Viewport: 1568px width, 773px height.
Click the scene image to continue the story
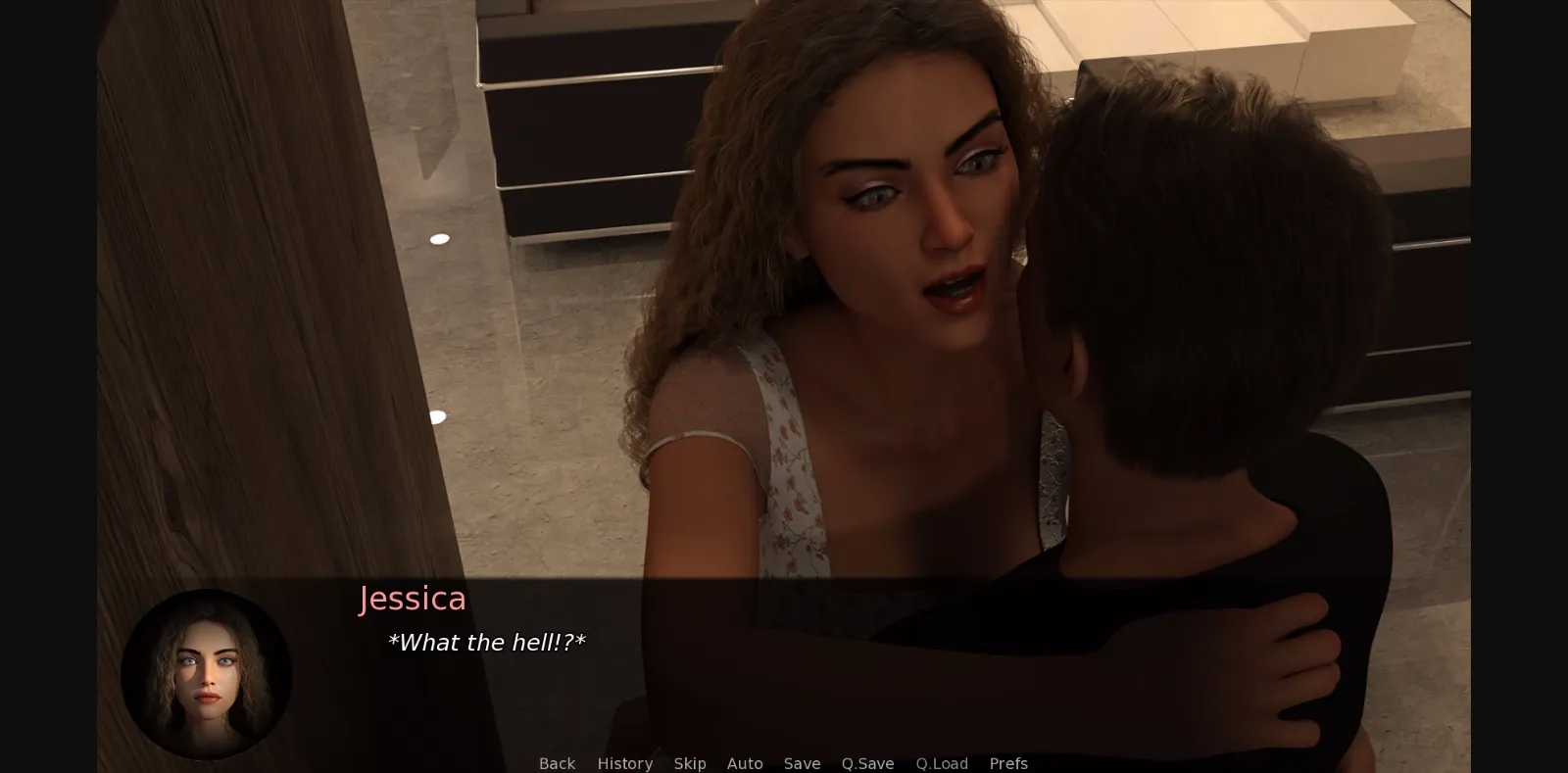pos(784,294)
